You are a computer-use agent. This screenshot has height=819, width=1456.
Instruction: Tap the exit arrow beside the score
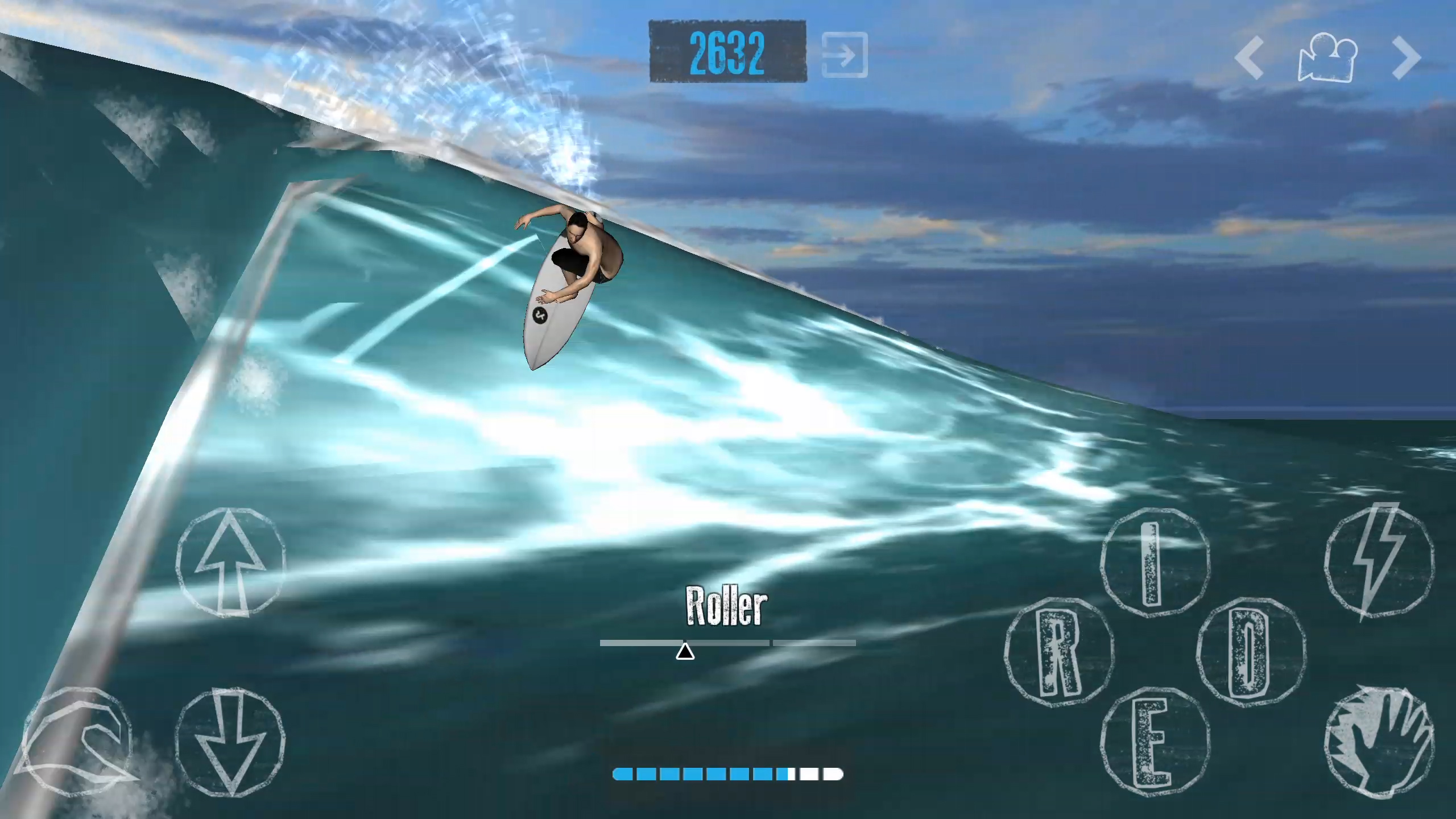(844, 54)
